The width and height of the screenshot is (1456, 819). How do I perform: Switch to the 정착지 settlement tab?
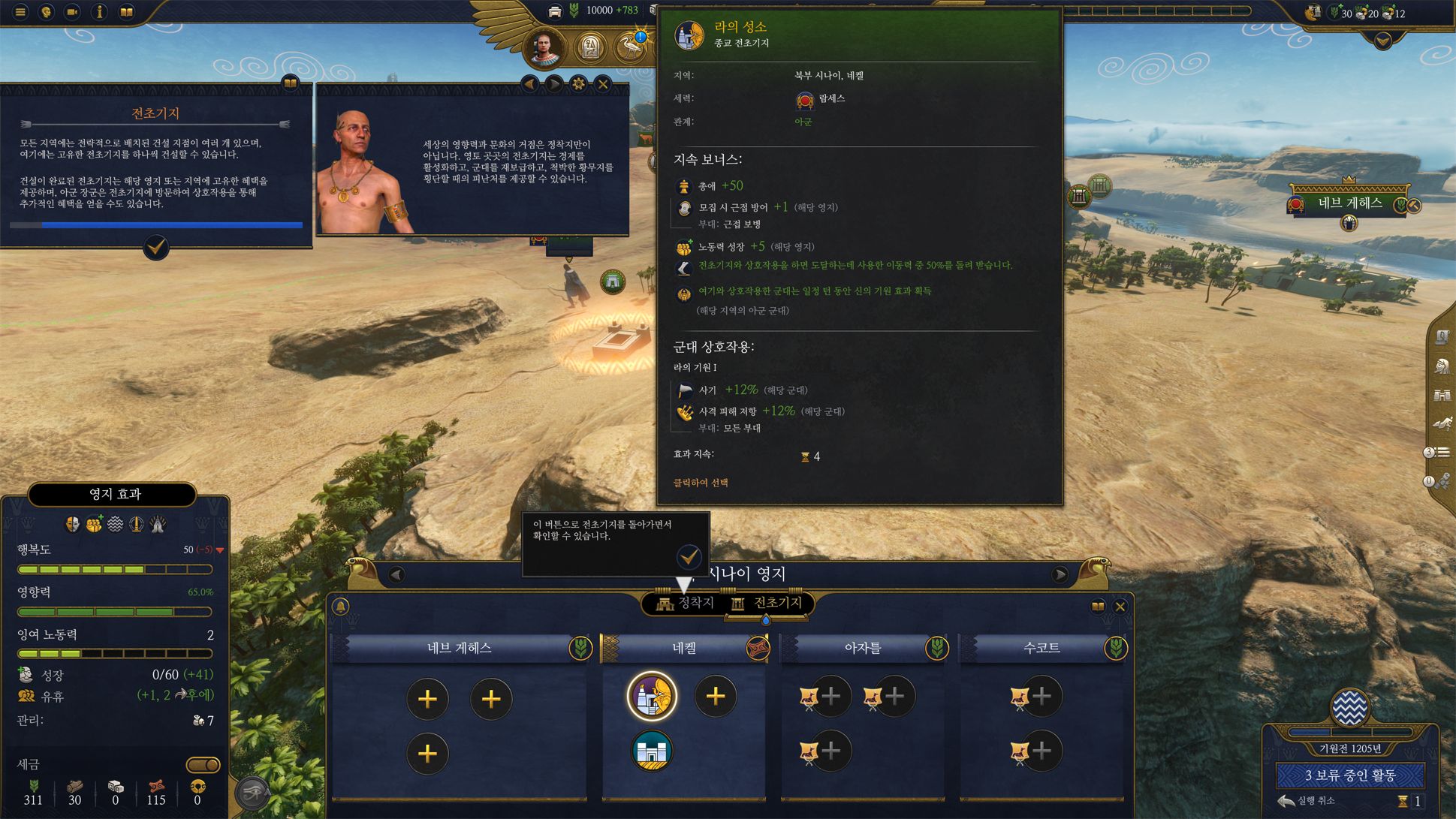(x=685, y=604)
